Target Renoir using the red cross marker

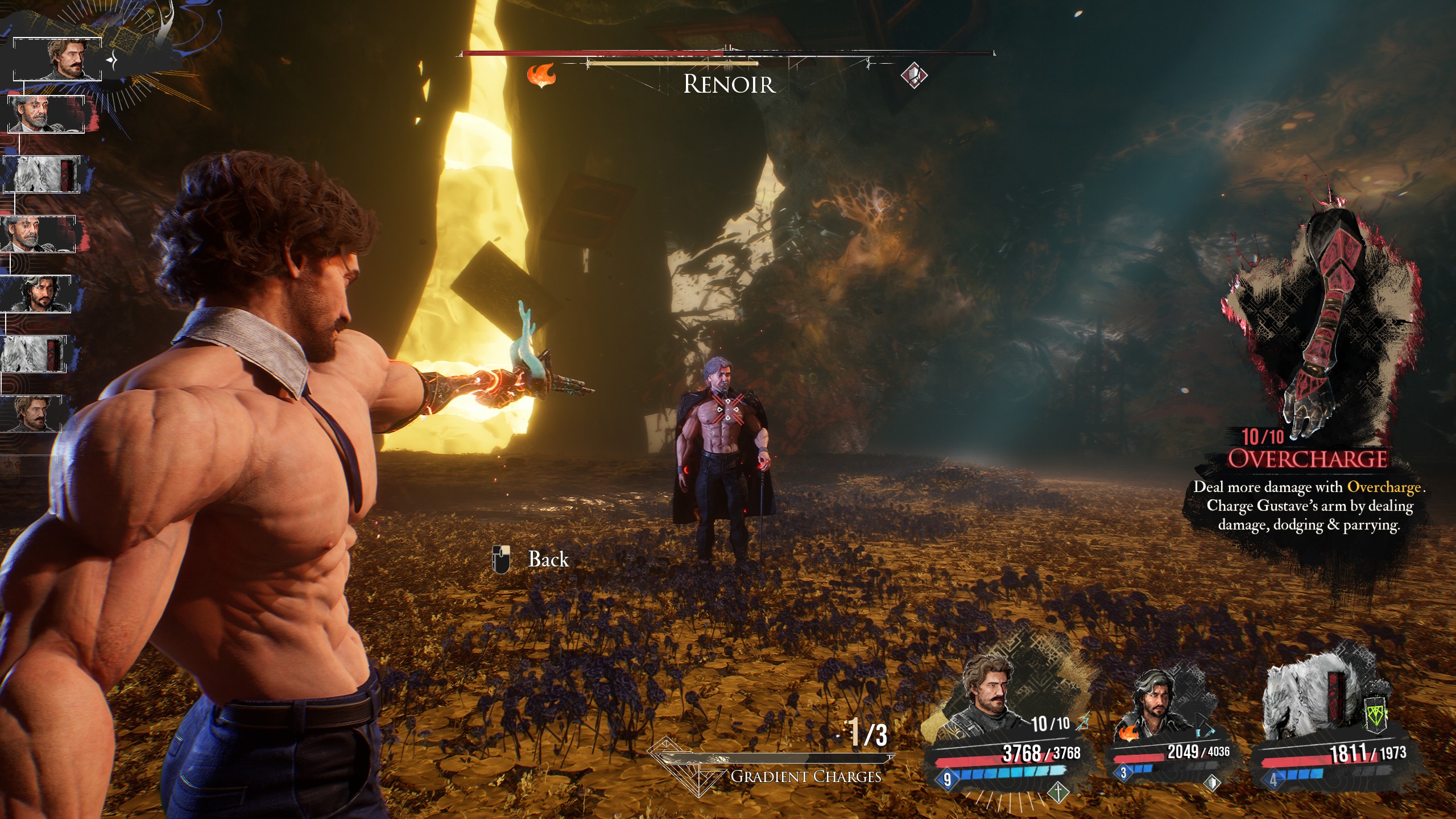click(729, 409)
